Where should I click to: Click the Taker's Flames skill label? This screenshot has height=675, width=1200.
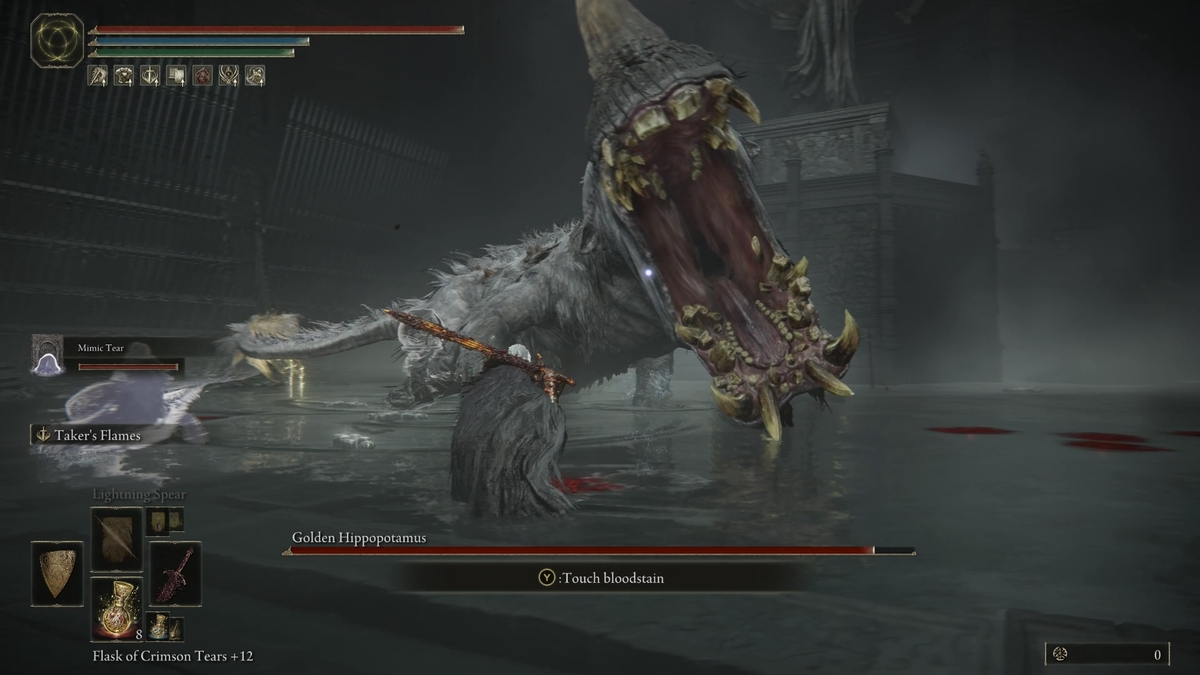click(x=88, y=435)
